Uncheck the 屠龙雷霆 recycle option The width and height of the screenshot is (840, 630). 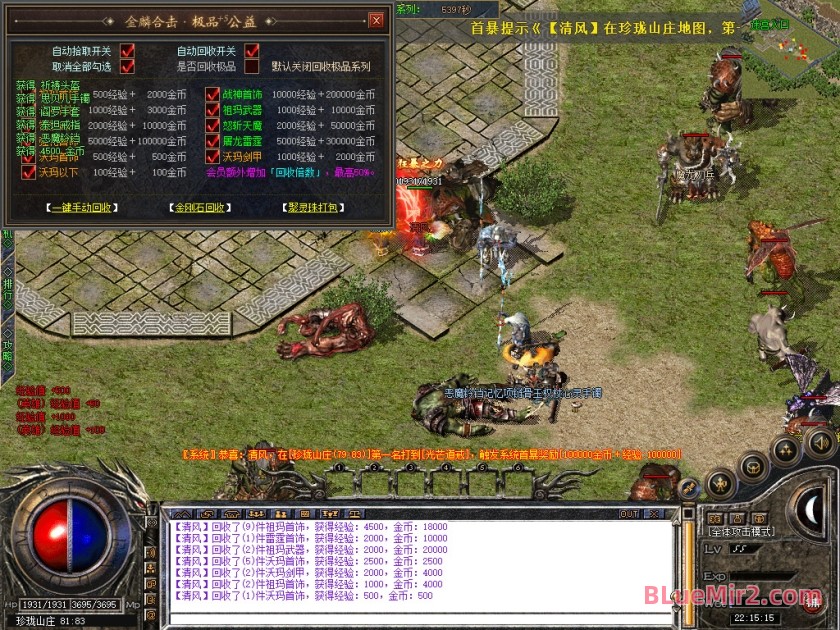pos(213,142)
